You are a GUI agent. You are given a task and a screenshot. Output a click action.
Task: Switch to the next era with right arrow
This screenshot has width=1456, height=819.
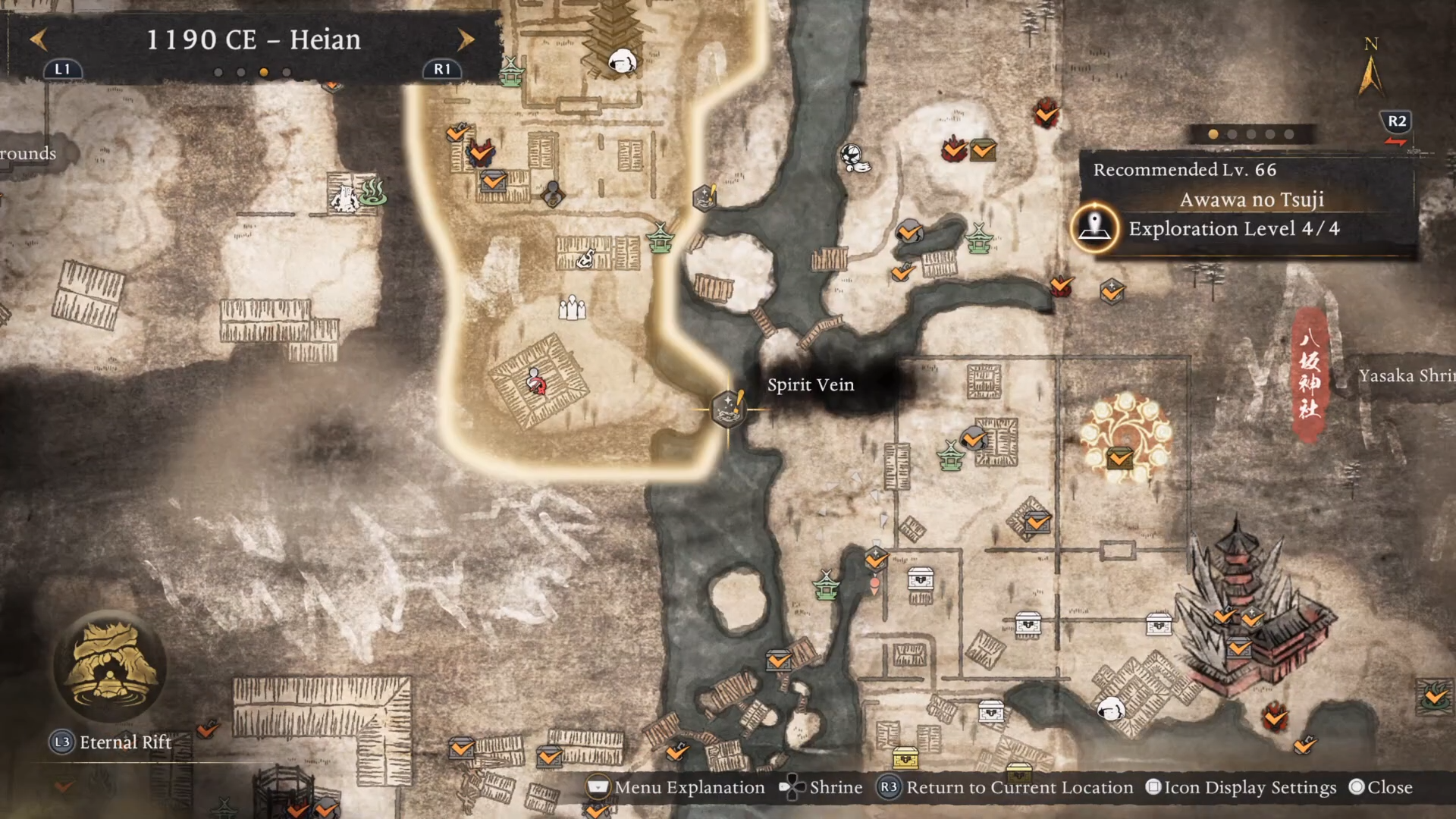(x=466, y=39)
